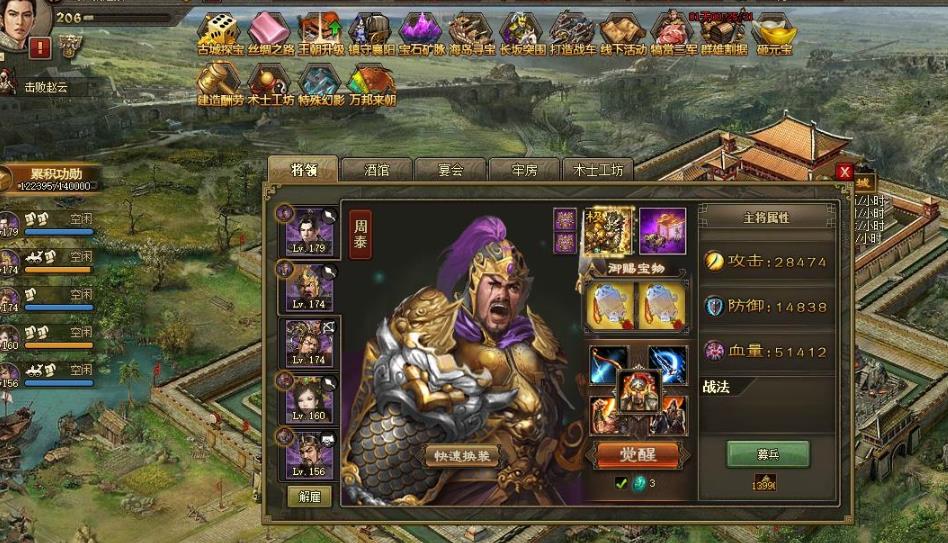This screenshot has height=543, width=948.
Task: Toggle the green checkmark below 觉醒
Action: tap(621, 484)
